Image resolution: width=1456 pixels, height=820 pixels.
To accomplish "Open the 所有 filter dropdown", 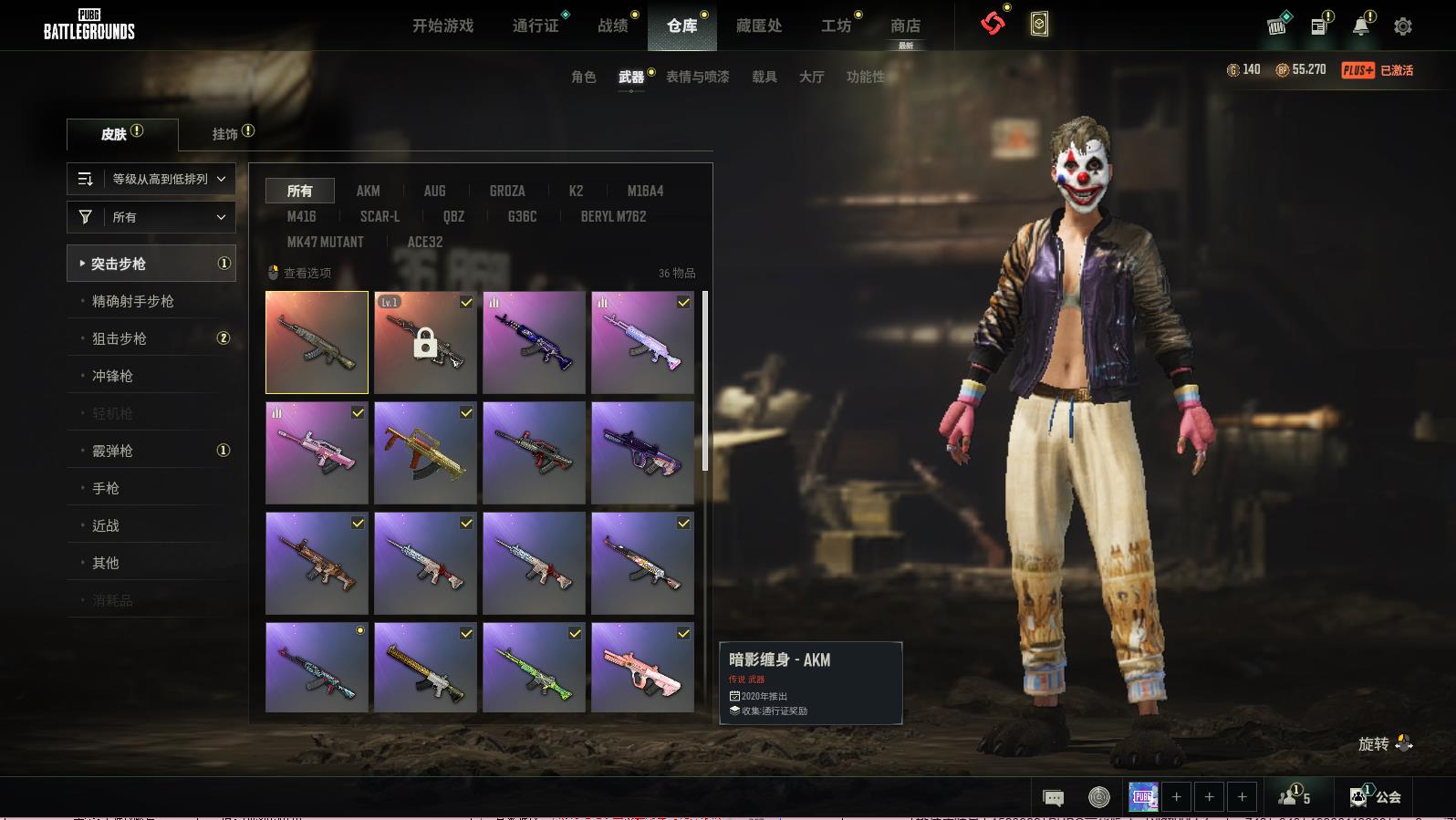I will coord(151,217).
